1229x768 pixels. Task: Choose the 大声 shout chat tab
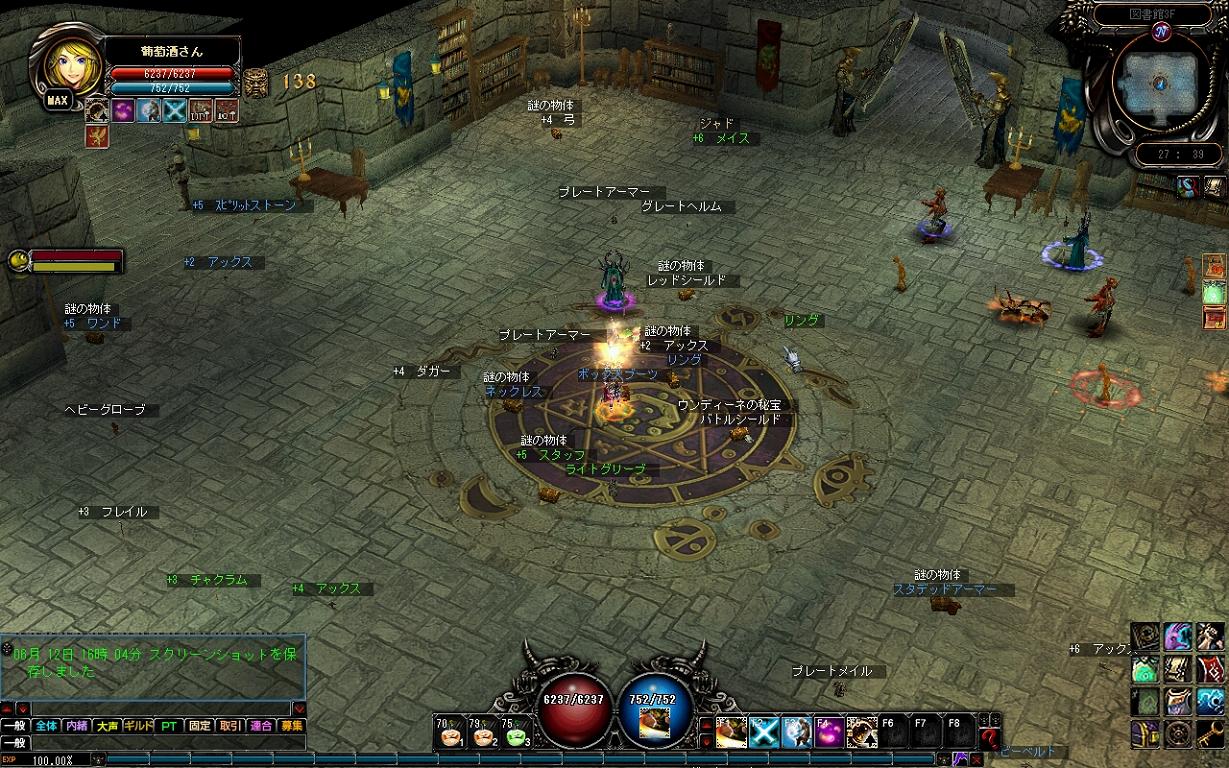107,726
